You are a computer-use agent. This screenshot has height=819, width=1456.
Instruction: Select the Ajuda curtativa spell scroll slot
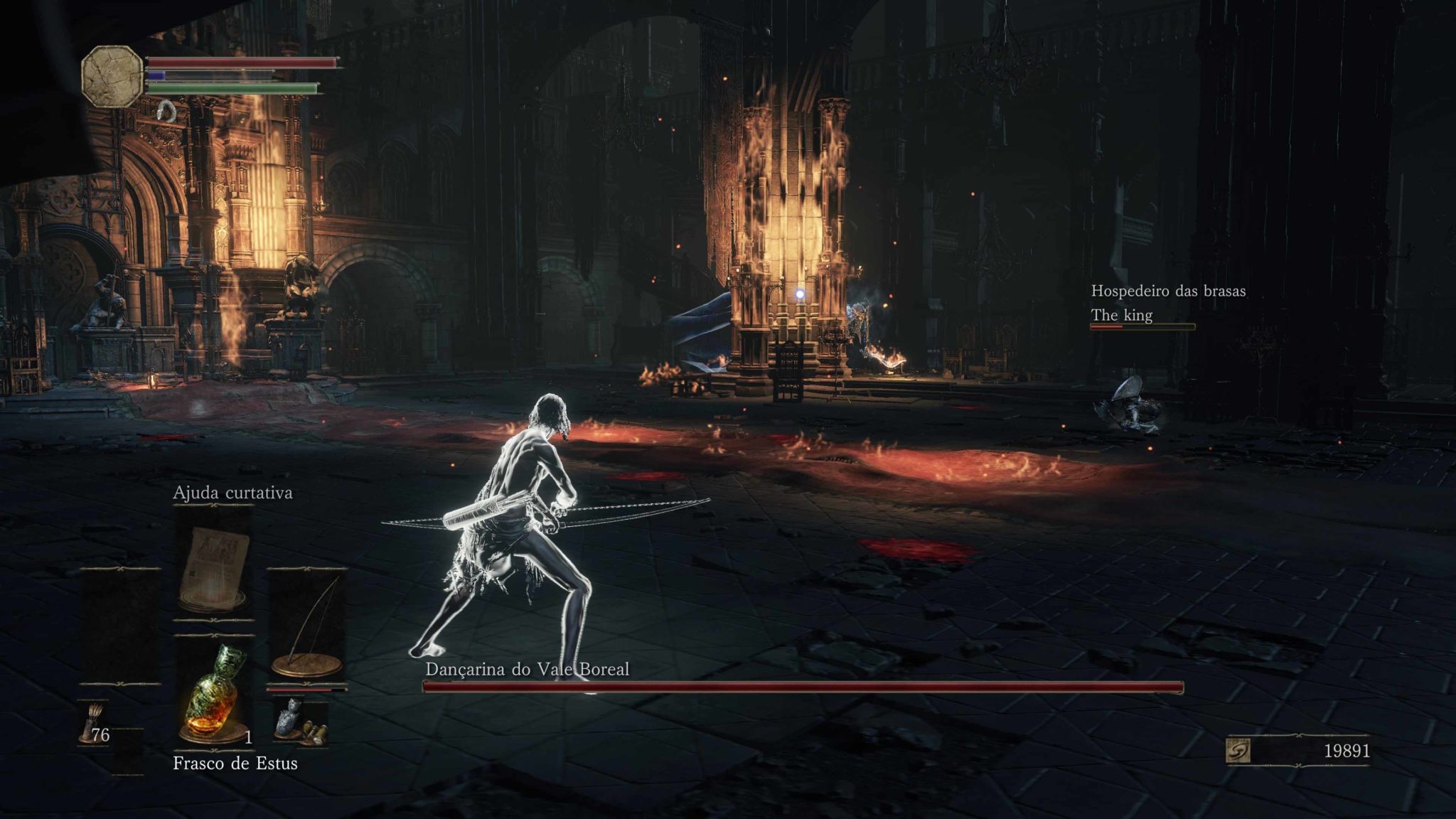[213, 562]
